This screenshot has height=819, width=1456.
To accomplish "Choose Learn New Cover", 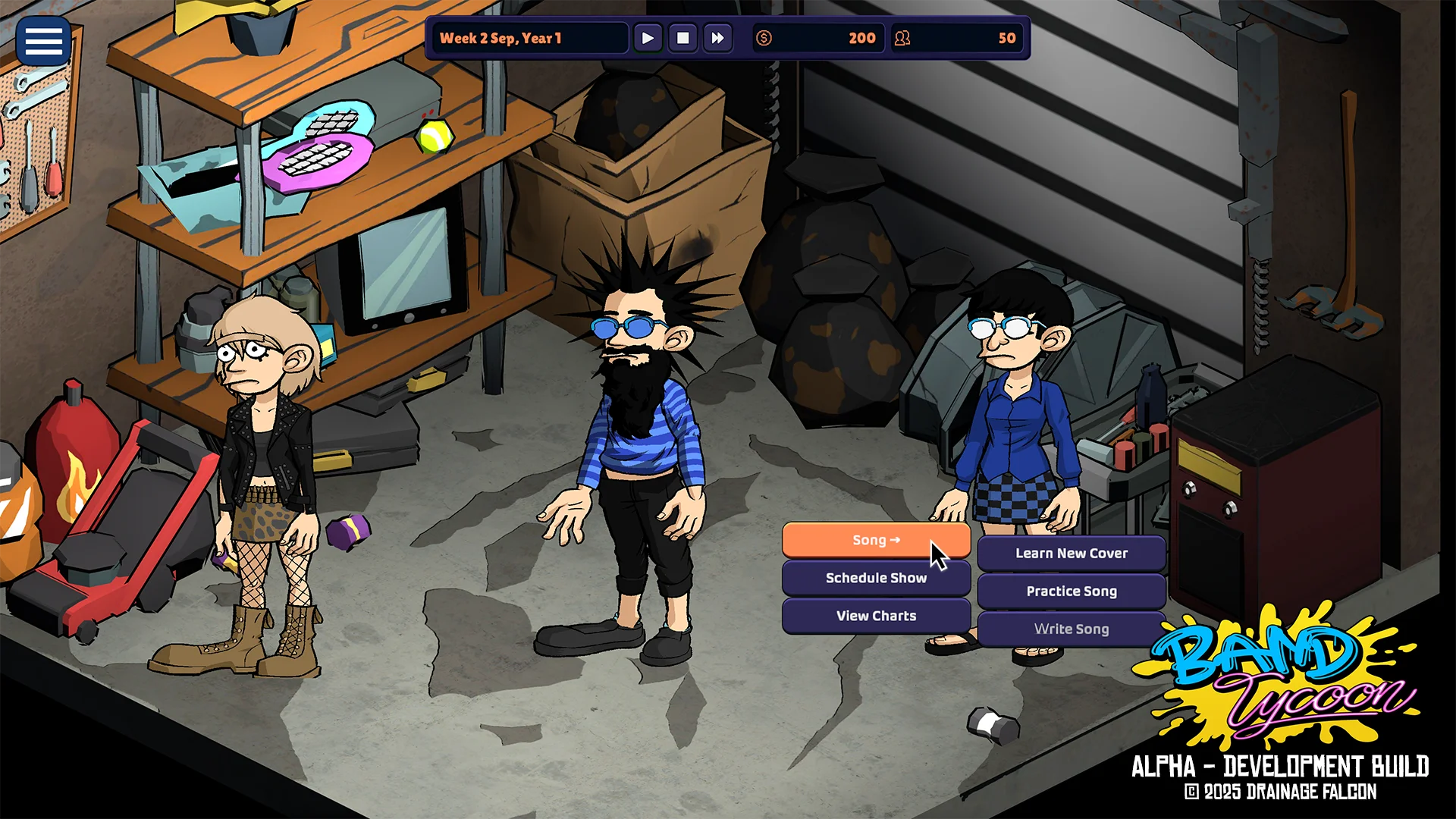I will (1071, 554).
